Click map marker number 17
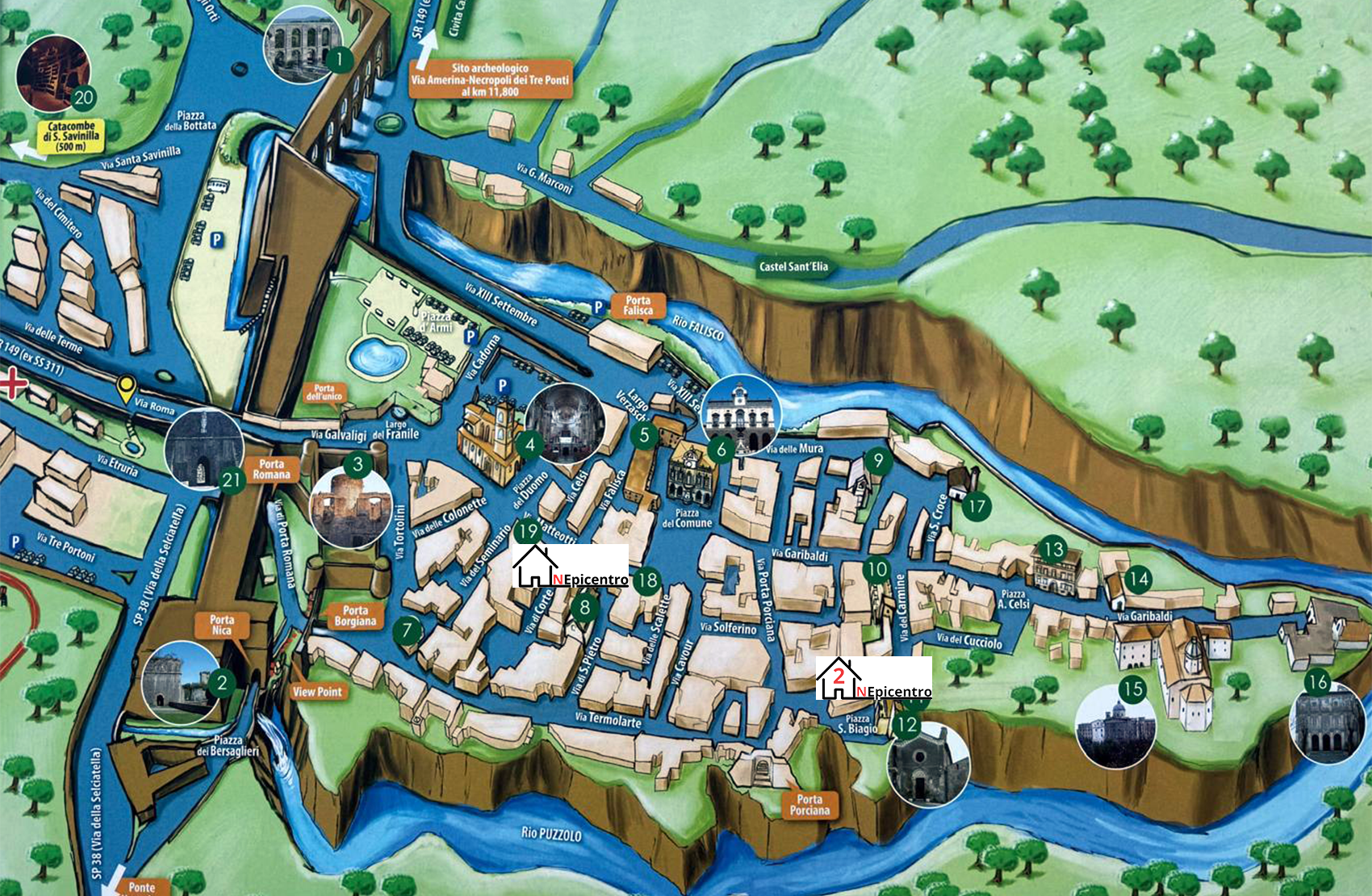 coord(976,506)
